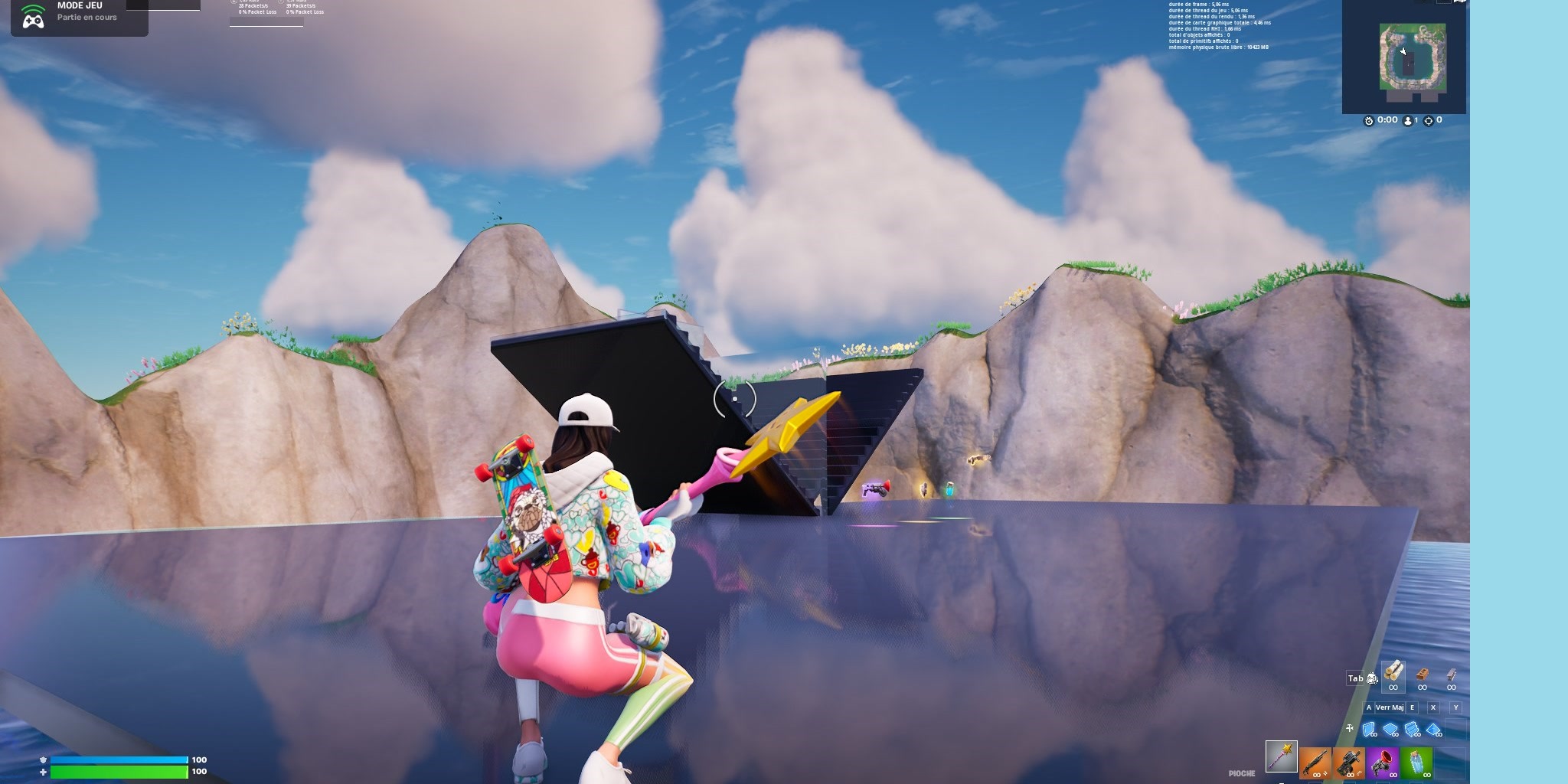Viewport: 1568px width, 784px height.
Task: Click the Tab inventory key hint
Action: (x=1355, y=679)
